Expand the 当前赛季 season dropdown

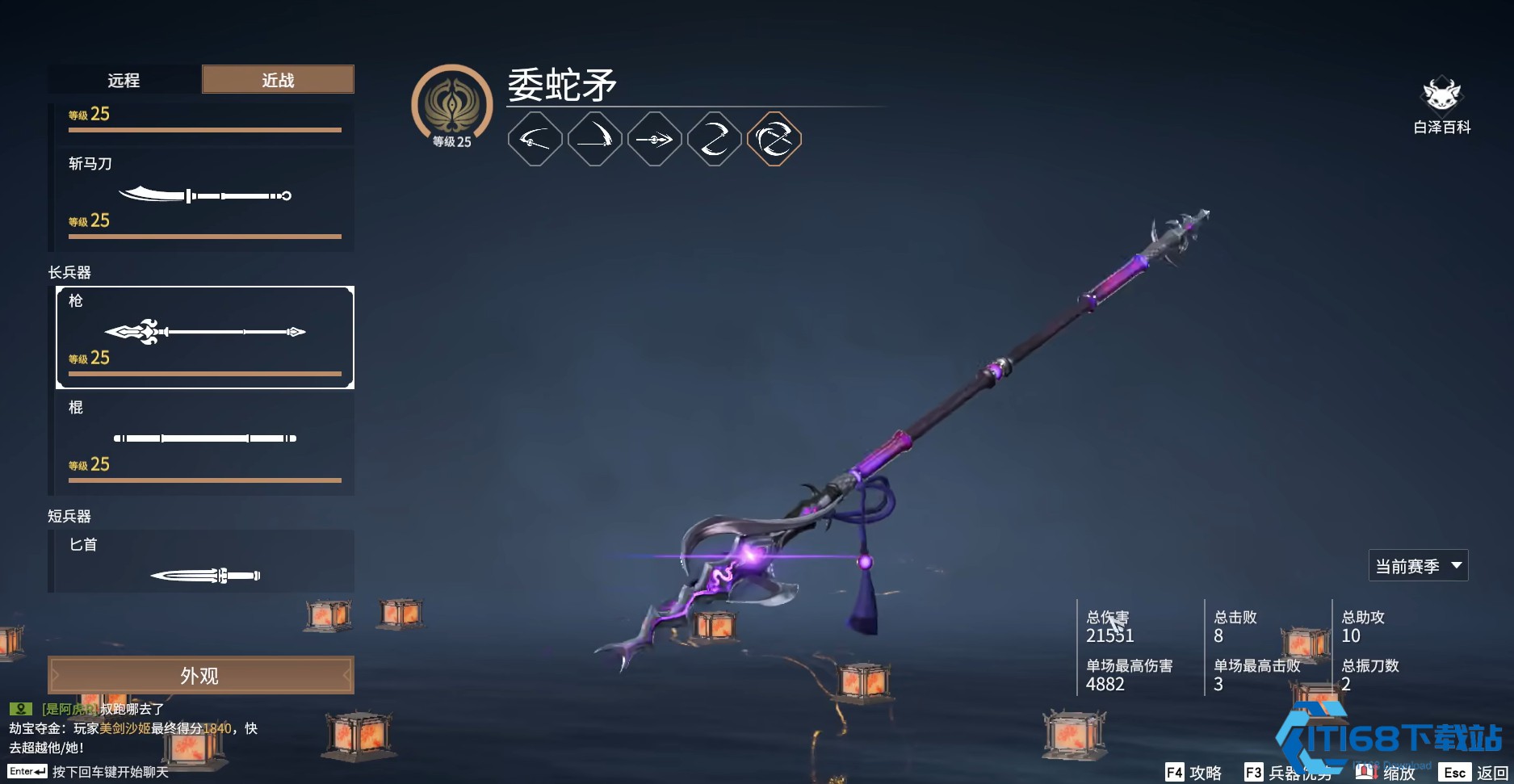(1418, 566)
